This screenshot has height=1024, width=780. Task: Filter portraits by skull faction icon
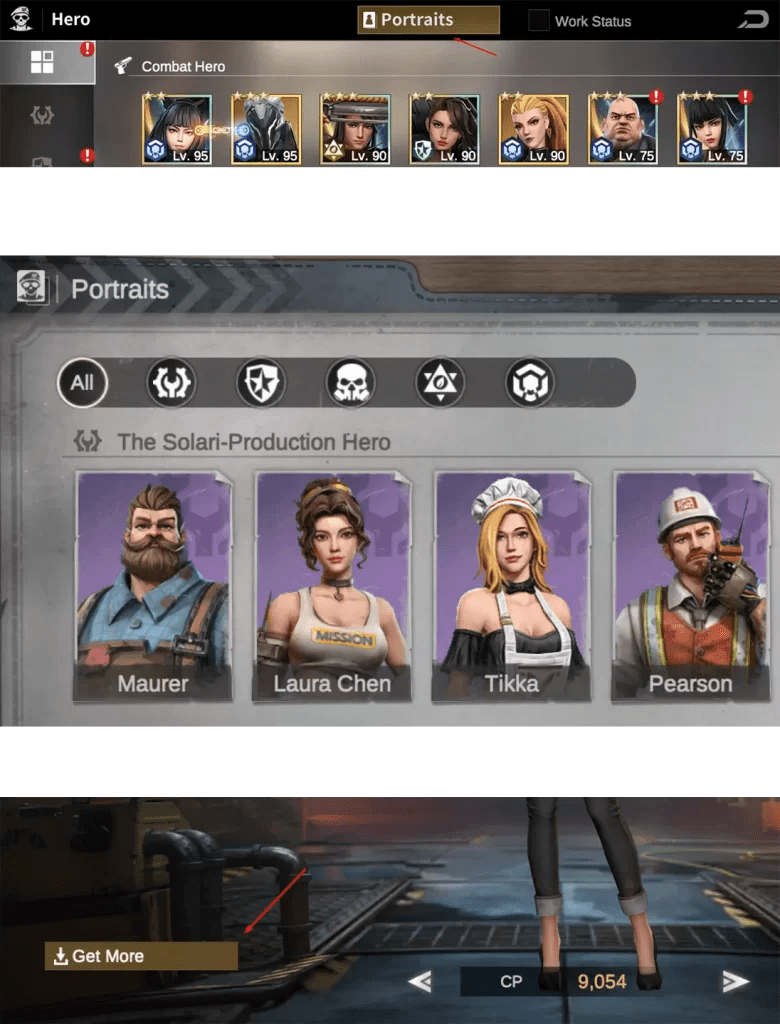pyautogui.click(x=351, y=382)
